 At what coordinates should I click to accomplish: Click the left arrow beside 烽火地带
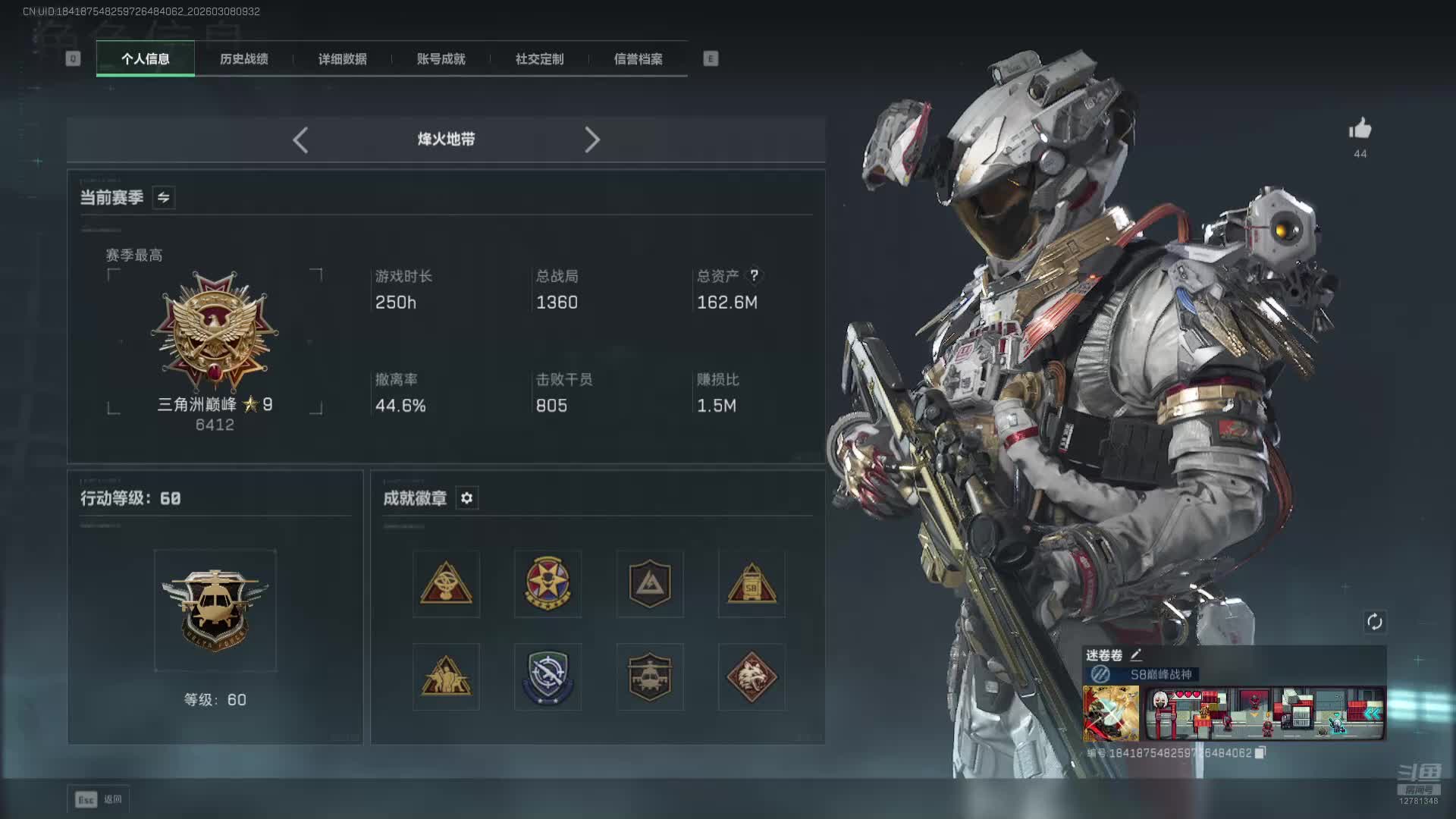click(x=300, y=140)
